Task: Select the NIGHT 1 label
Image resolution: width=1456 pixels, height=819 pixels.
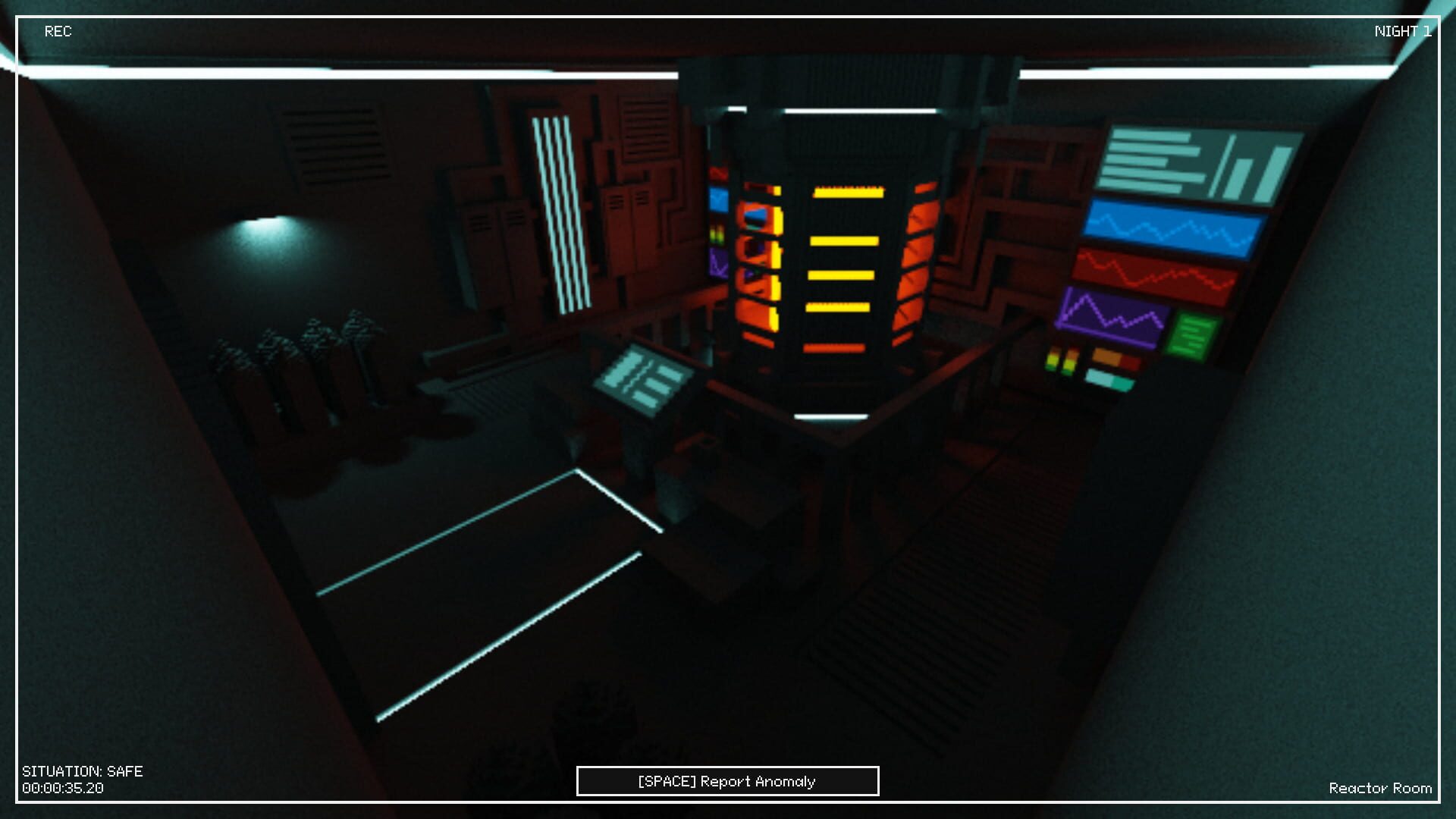Action: pos(1402,32)
